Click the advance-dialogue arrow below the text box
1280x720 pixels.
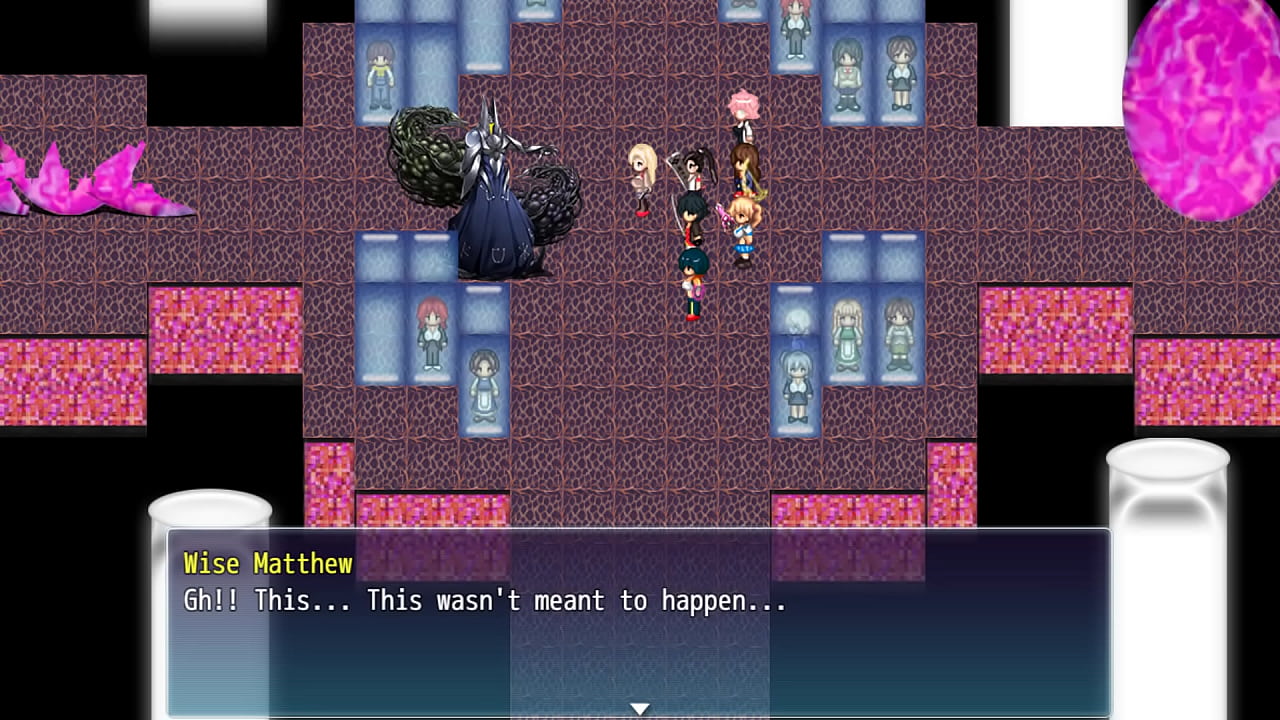(640, 708)
